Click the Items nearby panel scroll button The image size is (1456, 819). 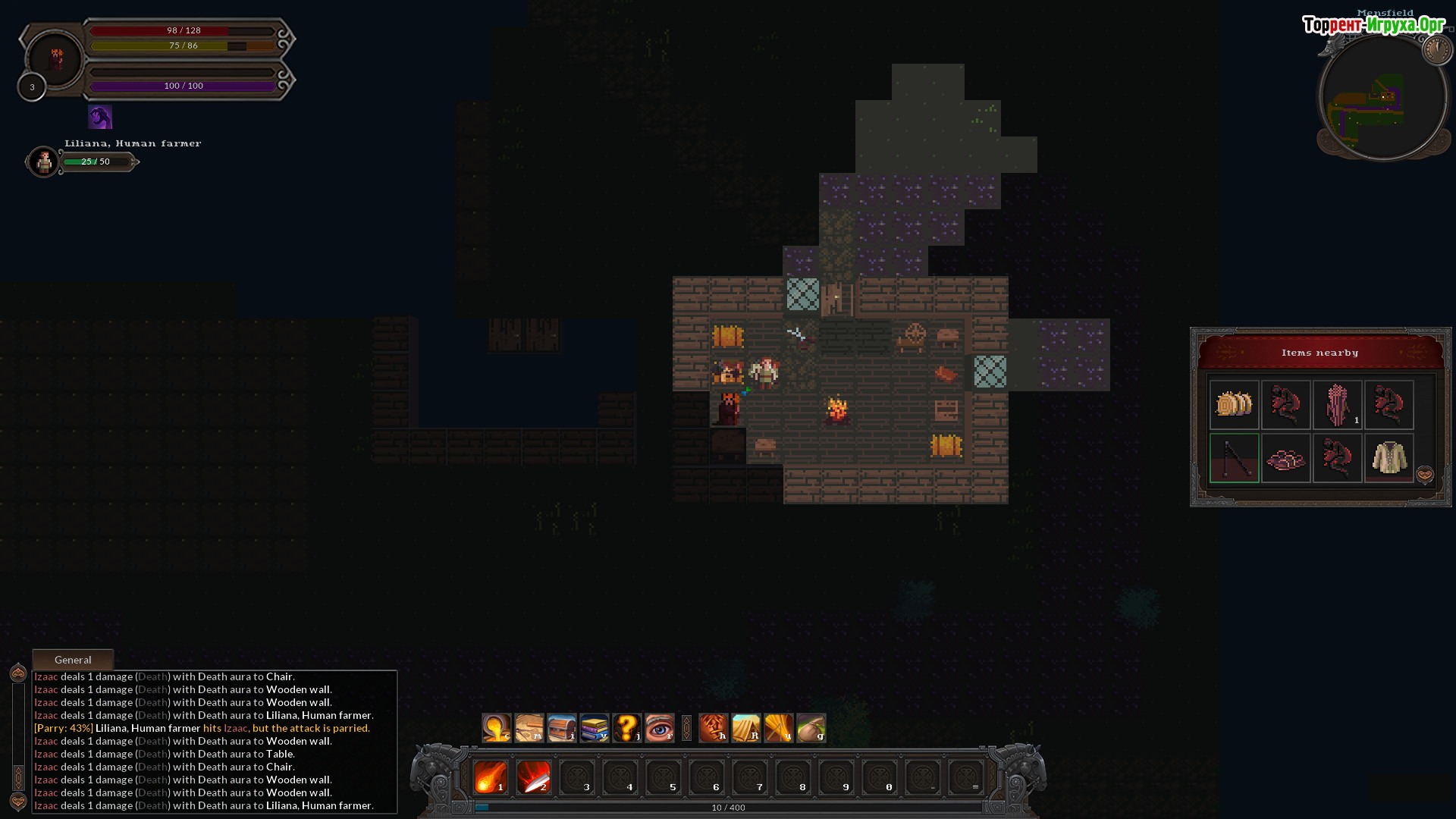point(1425,475)
